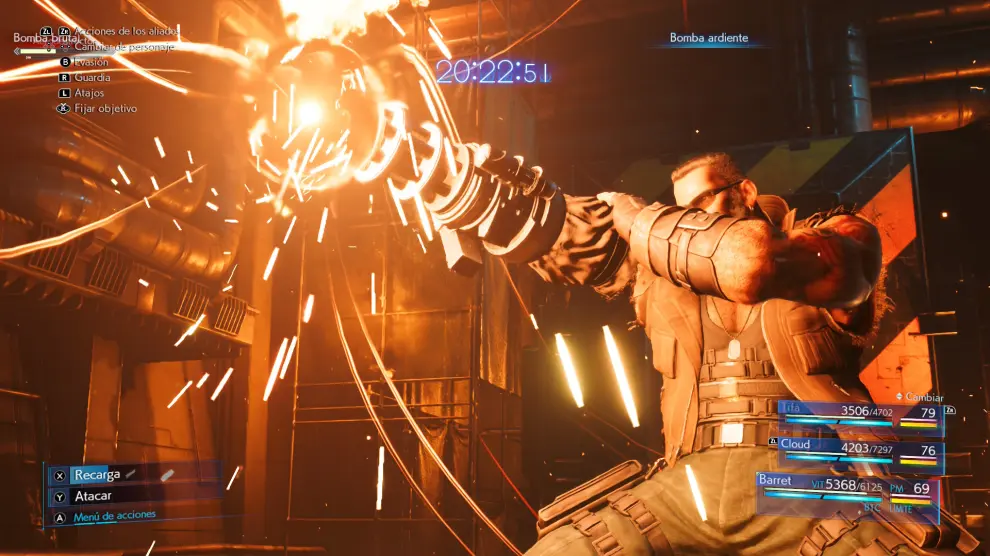Click the Bomba ardiente target label
This screenshot has width=990, height=556.
[x=709, y=39]
